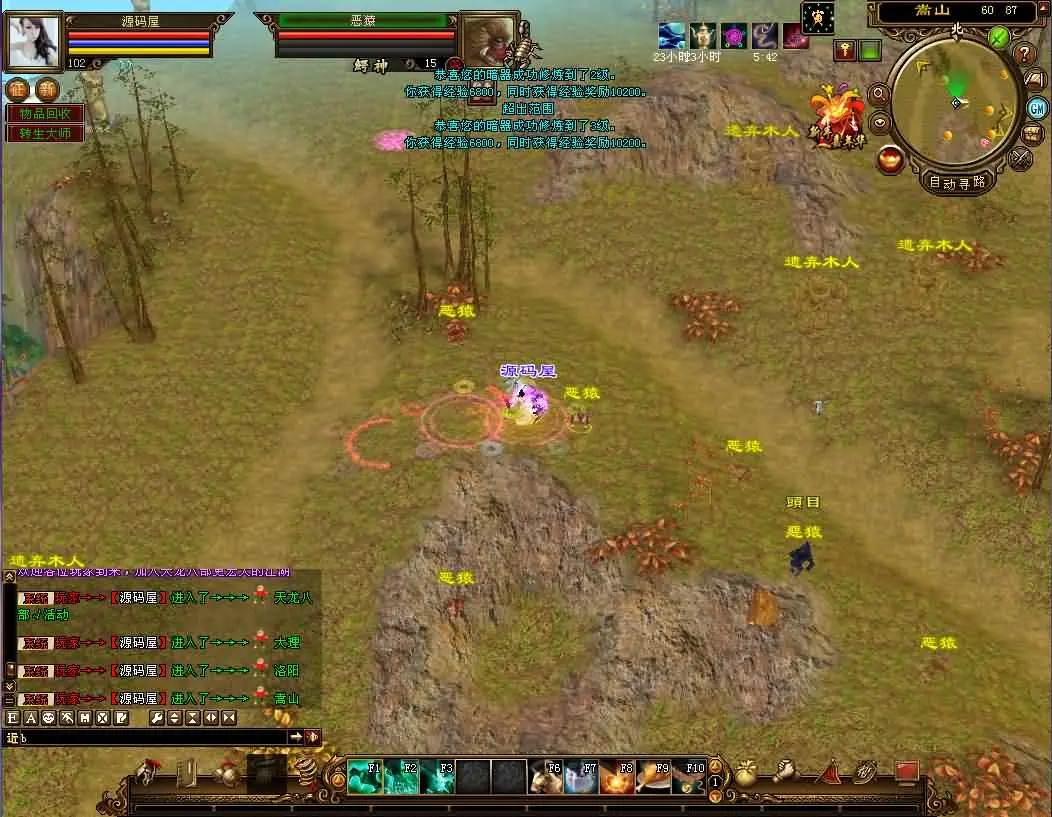This screenshot has width=1052, height=817.
Task: Open the money pouch bag icon
Action: 747,773
